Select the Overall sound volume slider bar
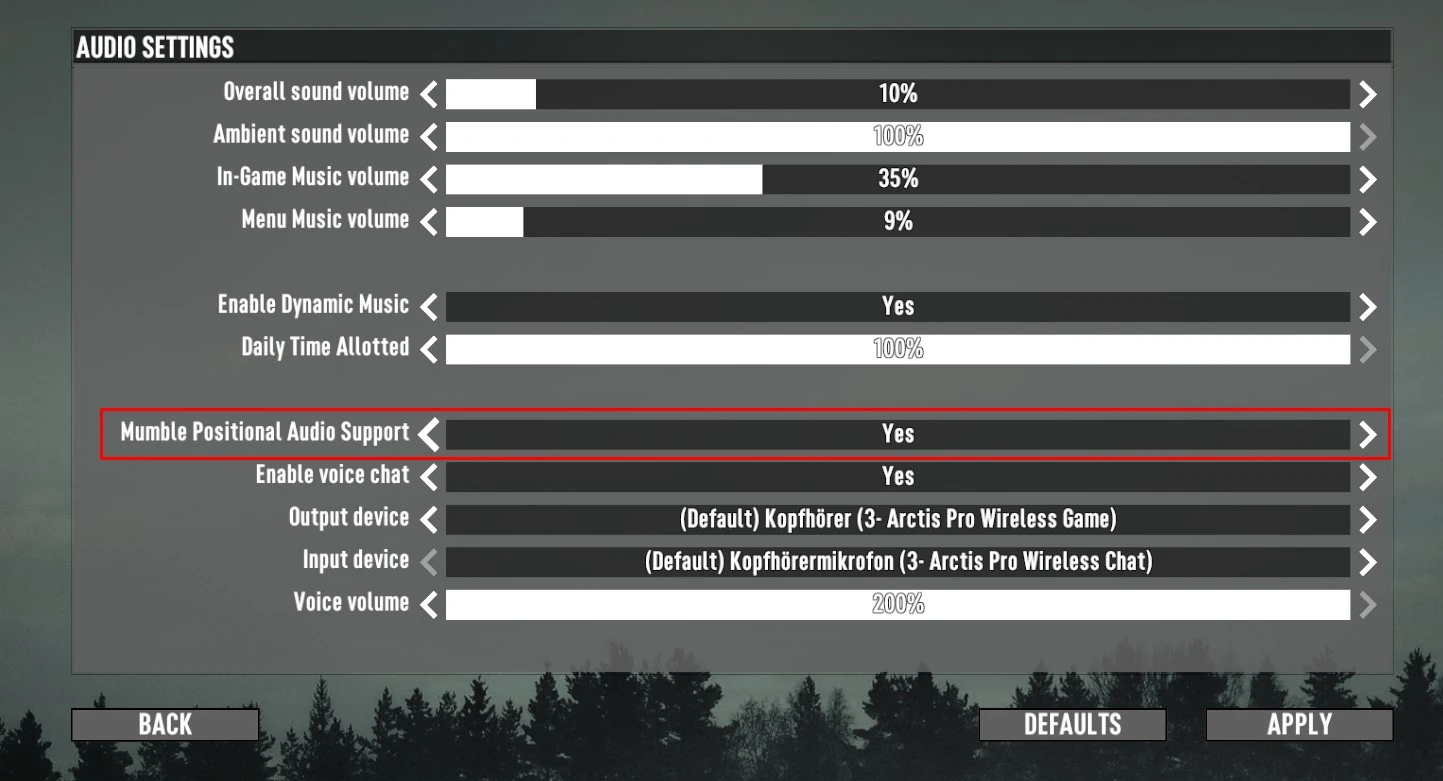Screen dimensions: 1443x781 (897, 93)
